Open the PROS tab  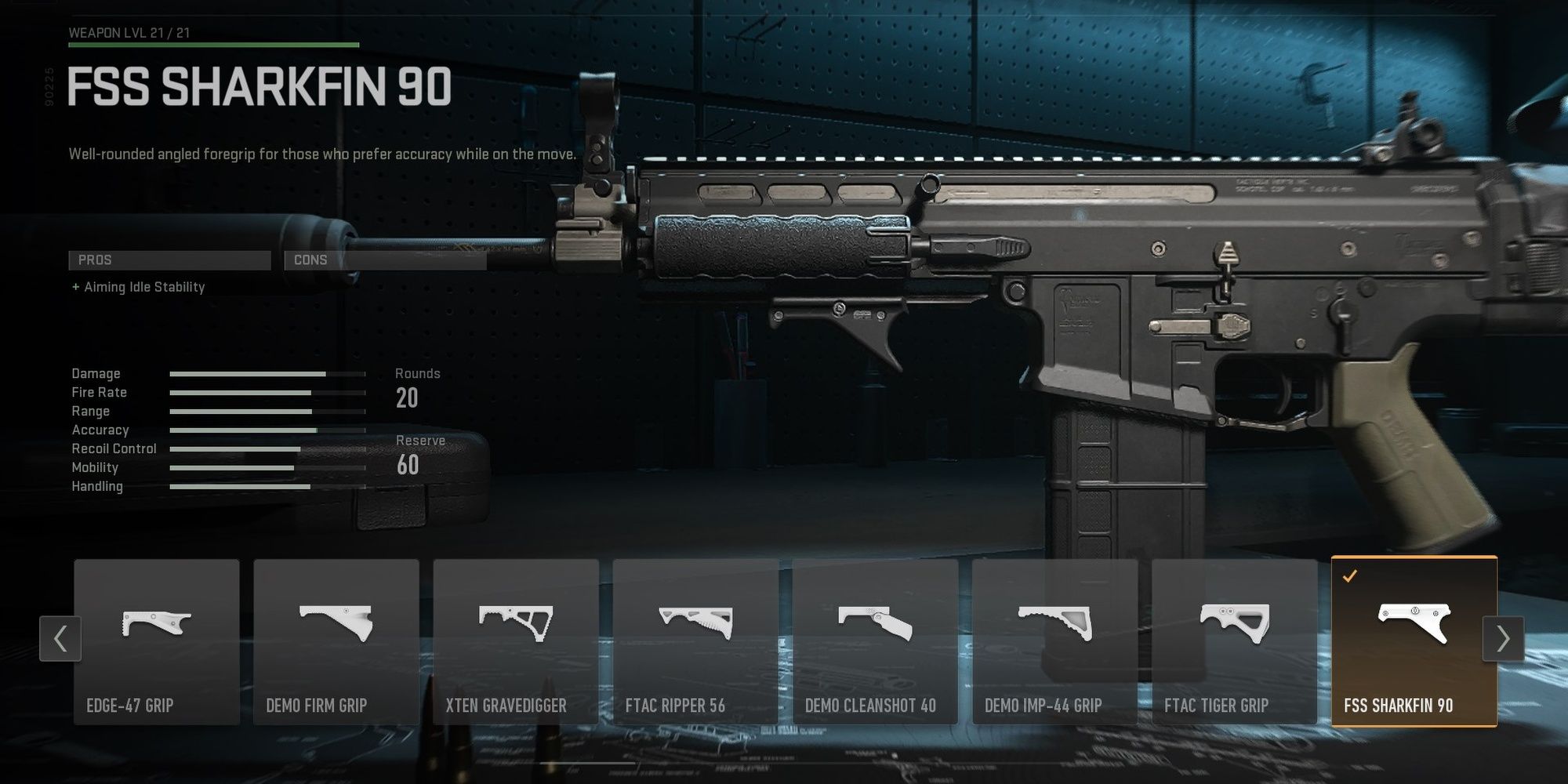[x=169, y=260]
